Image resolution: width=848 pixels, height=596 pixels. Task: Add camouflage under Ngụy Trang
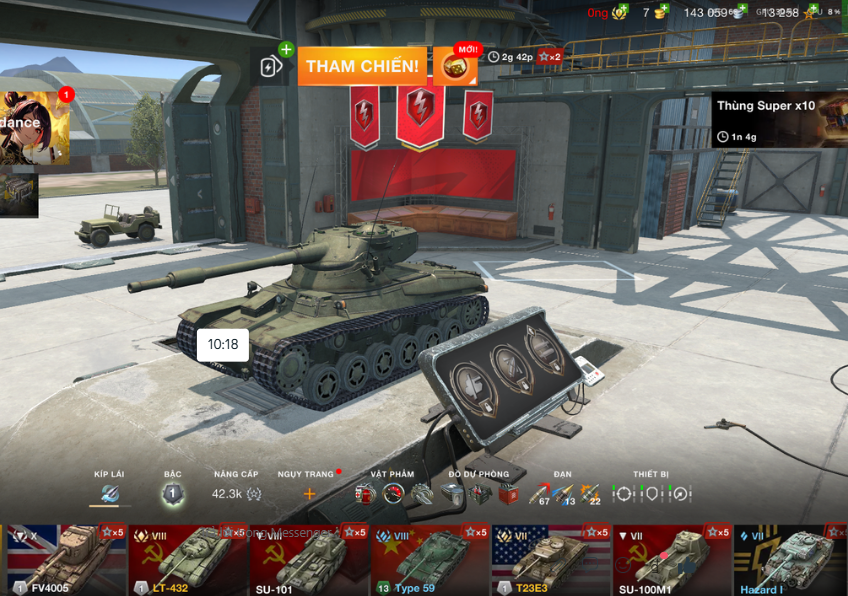click(x=309, y=493)
